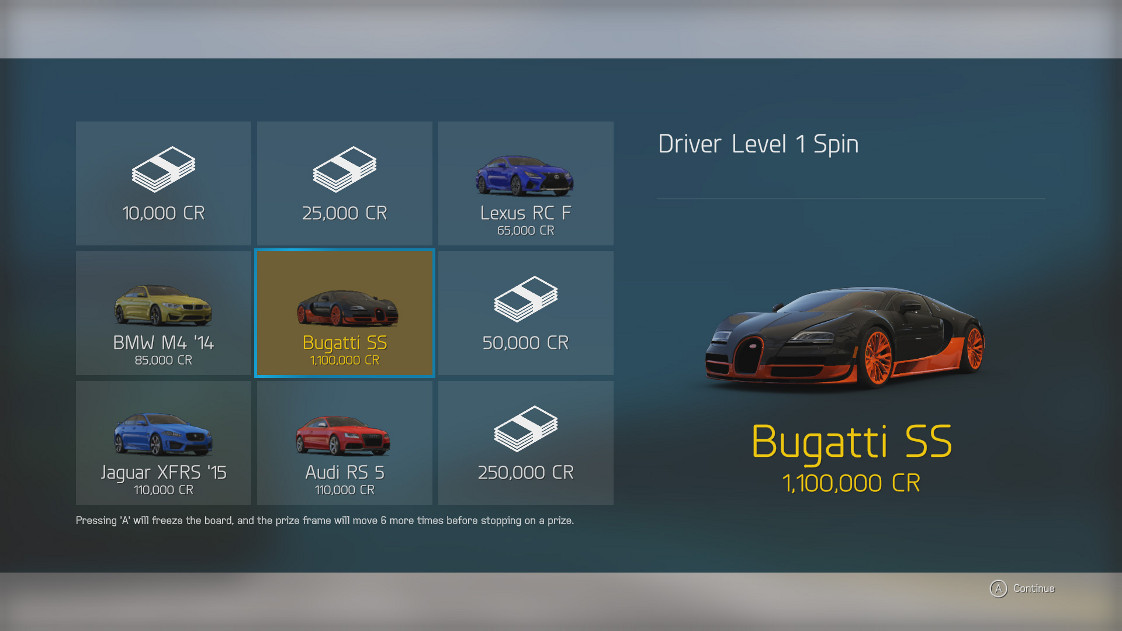Select the 10,000 CR prize tile
This screenshot has height=631, width=1122.
click(x=163, y=183)
